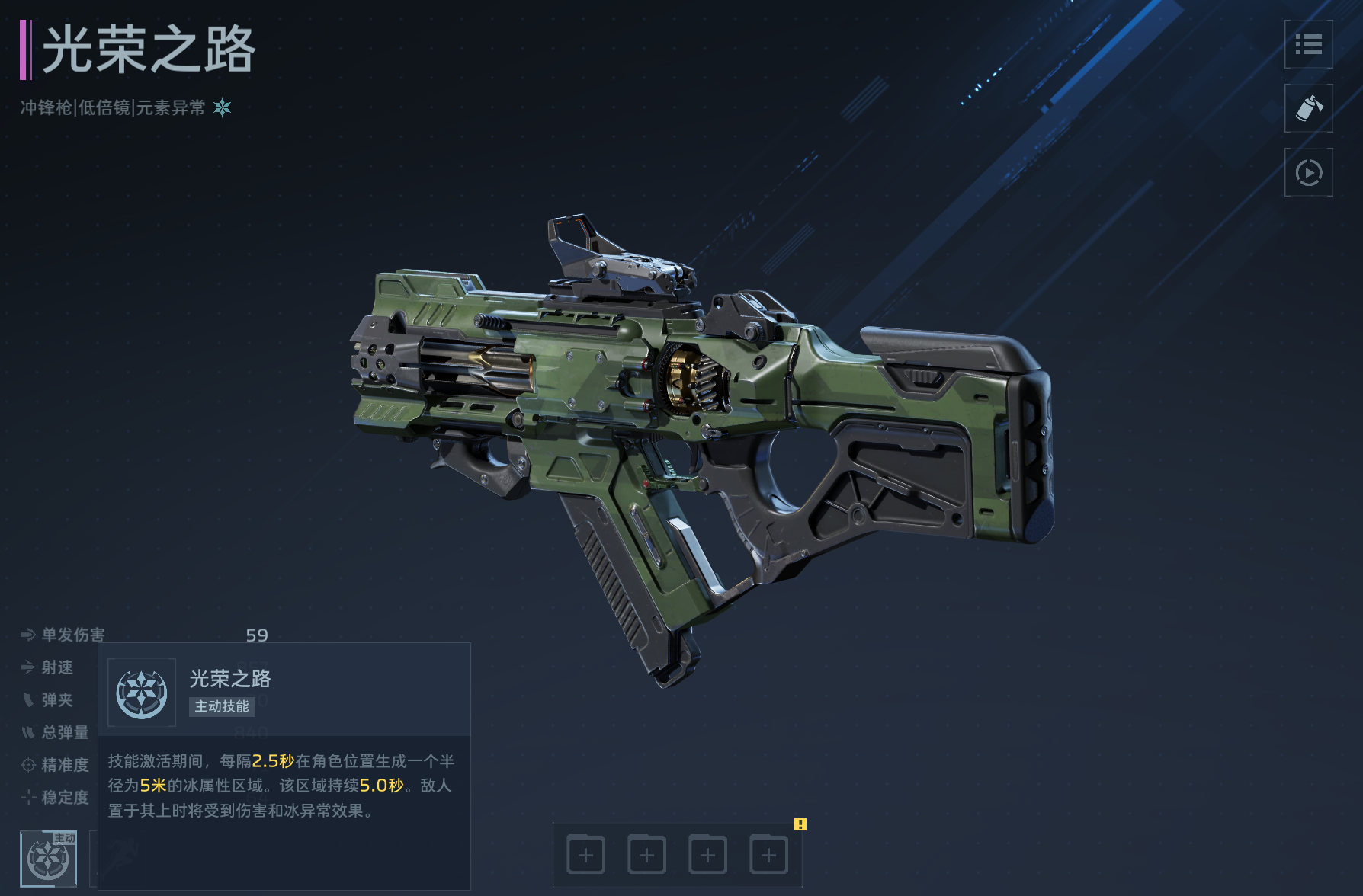
Task: Open the list view button
Action: (x=1308, y=45)
